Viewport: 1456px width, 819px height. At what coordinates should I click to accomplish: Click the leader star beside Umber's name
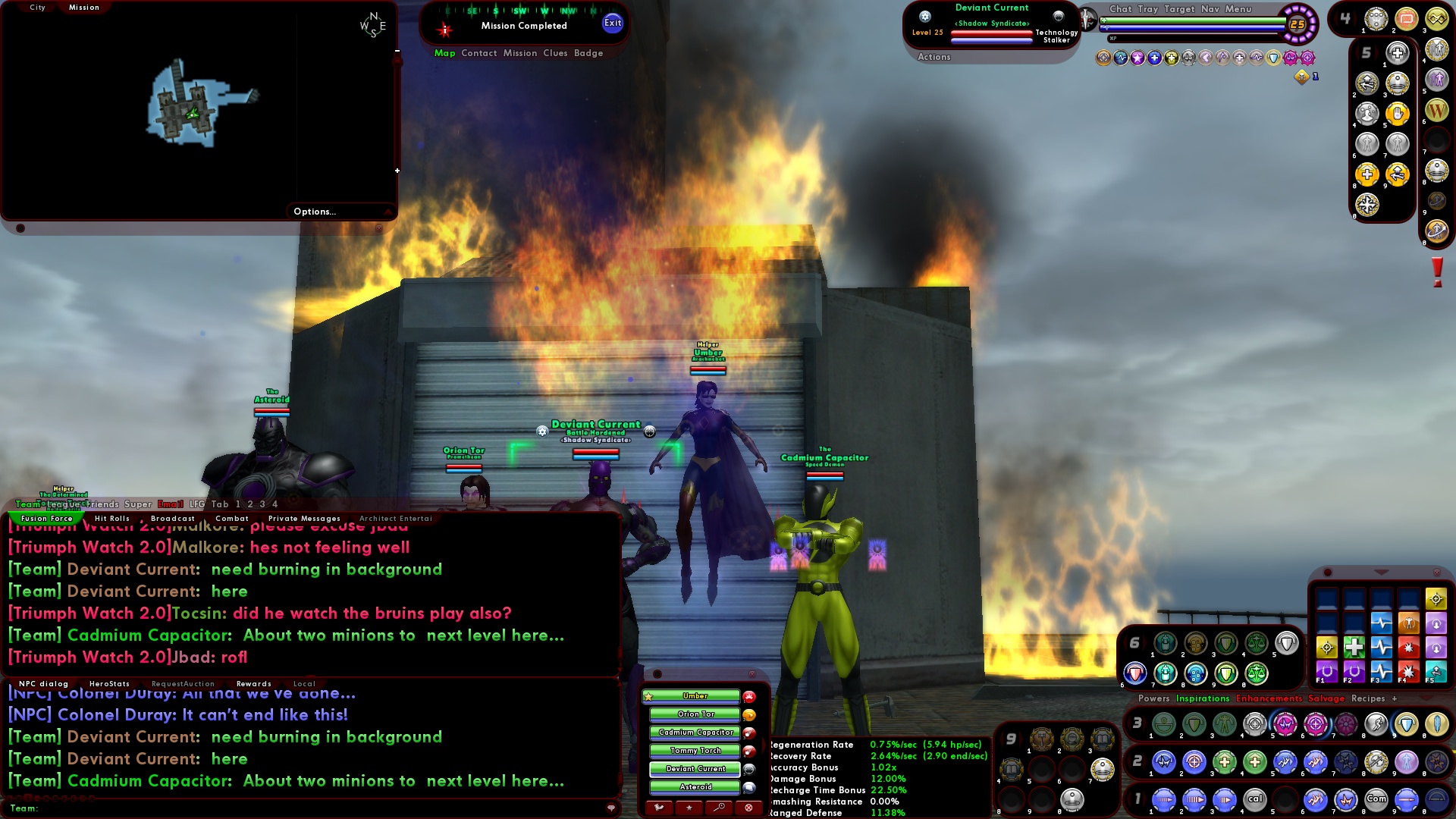649,696
